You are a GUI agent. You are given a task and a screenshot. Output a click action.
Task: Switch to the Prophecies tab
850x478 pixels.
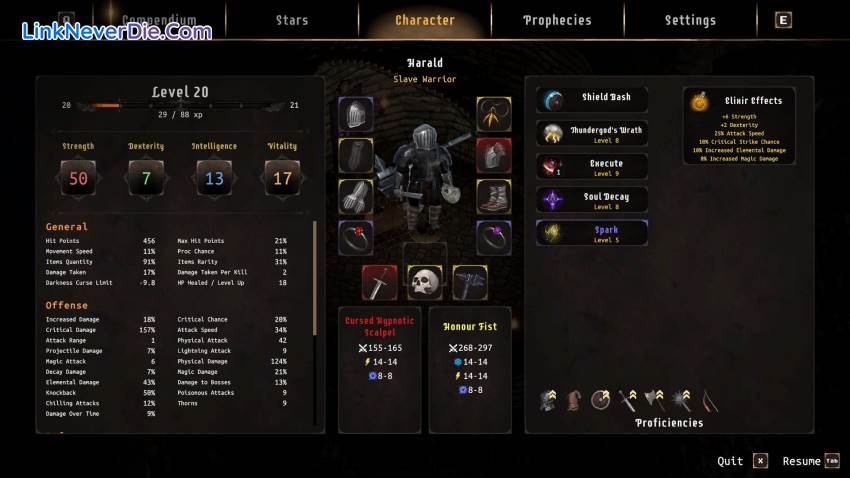tap(557, 20)
